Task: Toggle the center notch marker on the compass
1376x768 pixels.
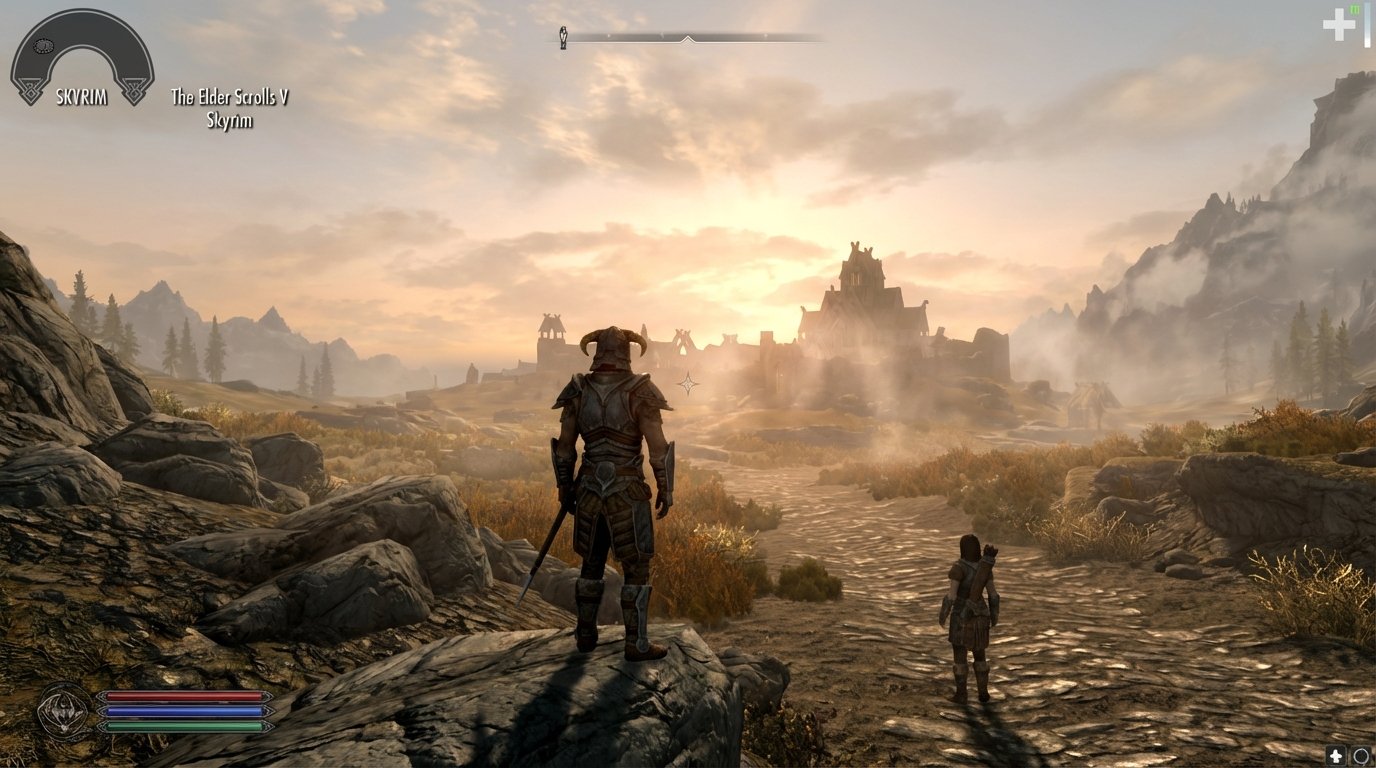Action: point(688,39)
